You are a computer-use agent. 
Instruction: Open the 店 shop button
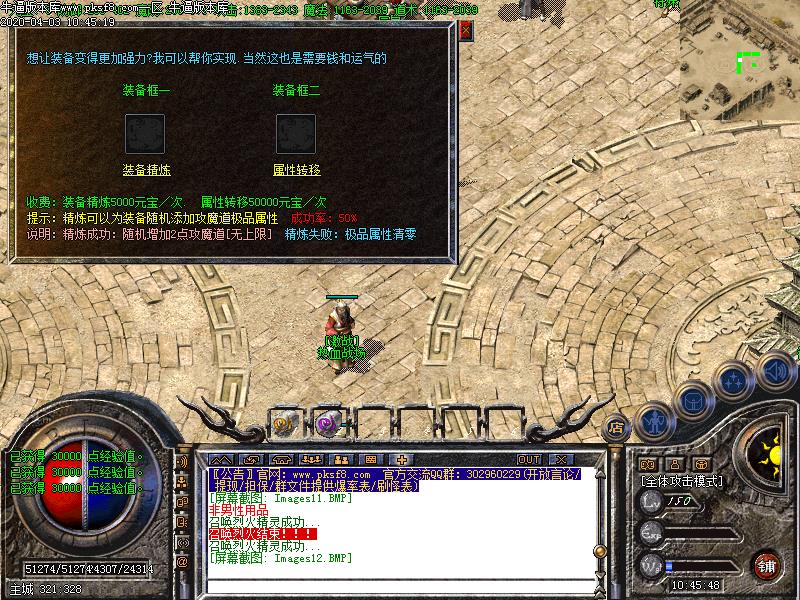click(x=616, y=424)
